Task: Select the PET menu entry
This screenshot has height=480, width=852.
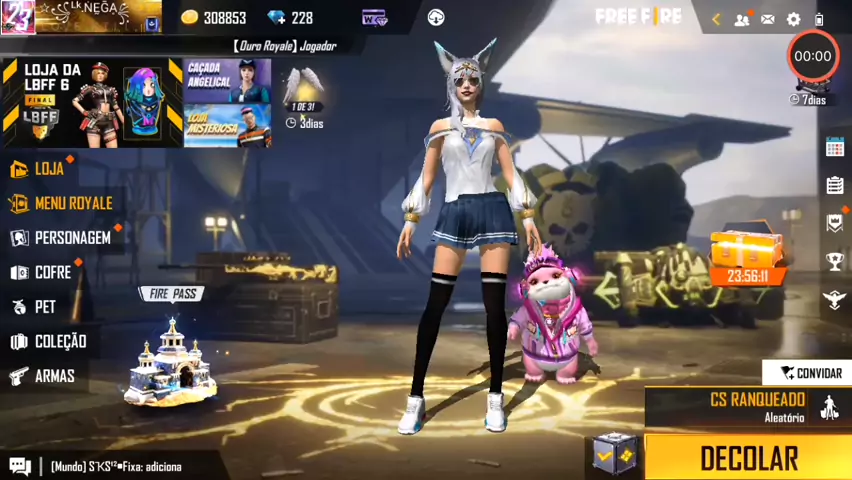Action: (44, 307)
